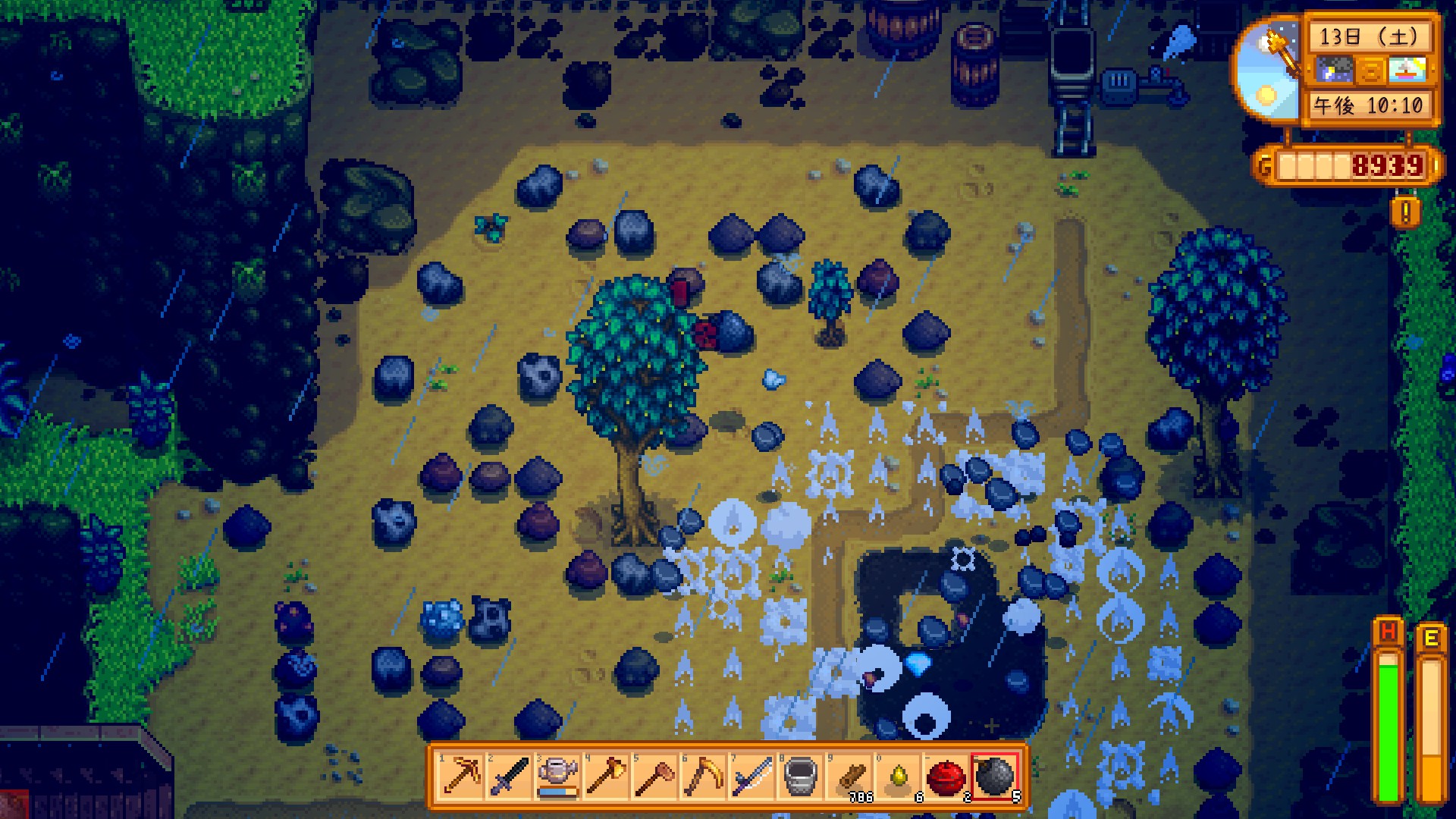1456x819 pixels.
Task: Choose the watering can
Action: pos(557,777)
